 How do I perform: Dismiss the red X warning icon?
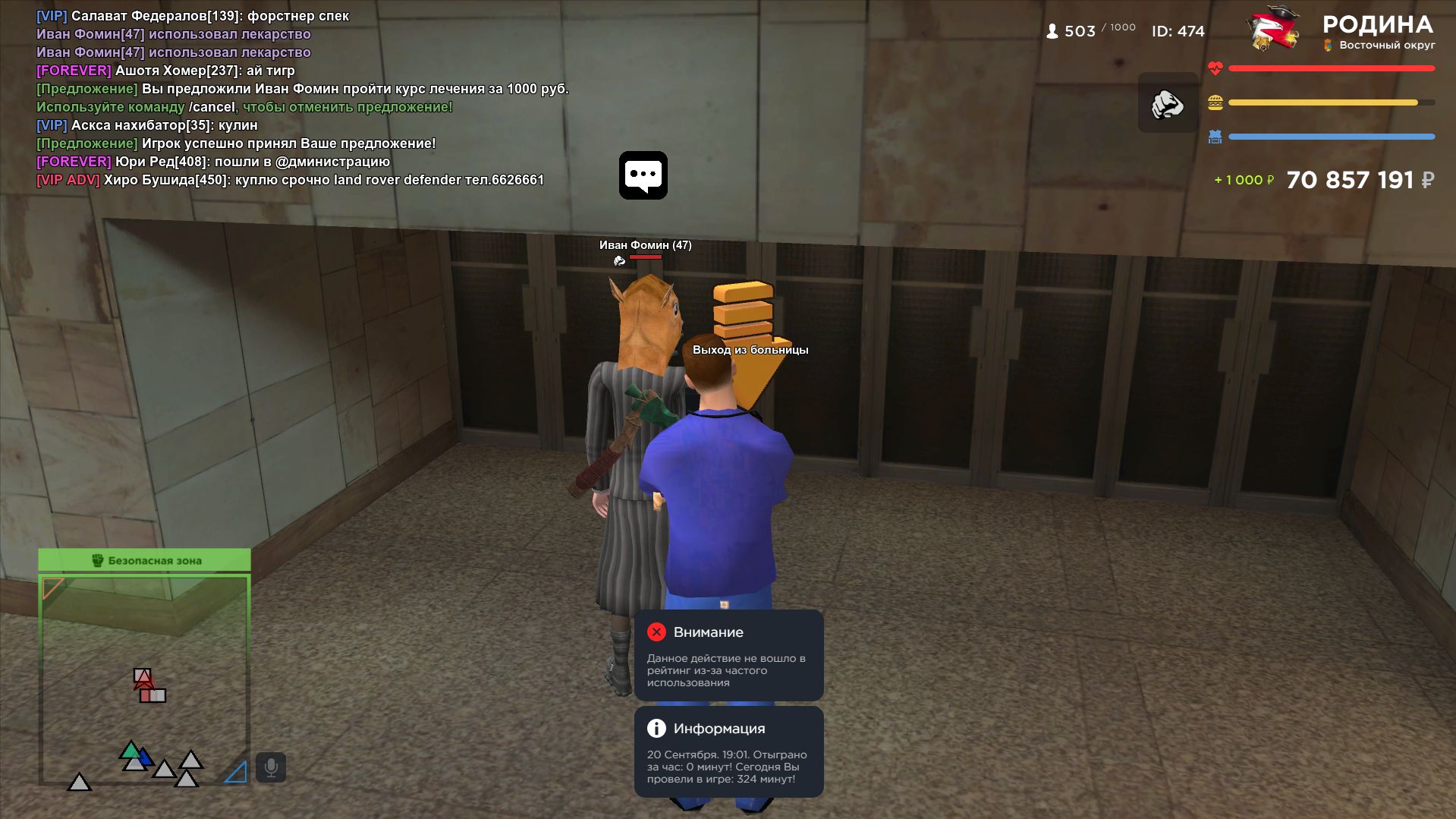(x=656, y=632)
